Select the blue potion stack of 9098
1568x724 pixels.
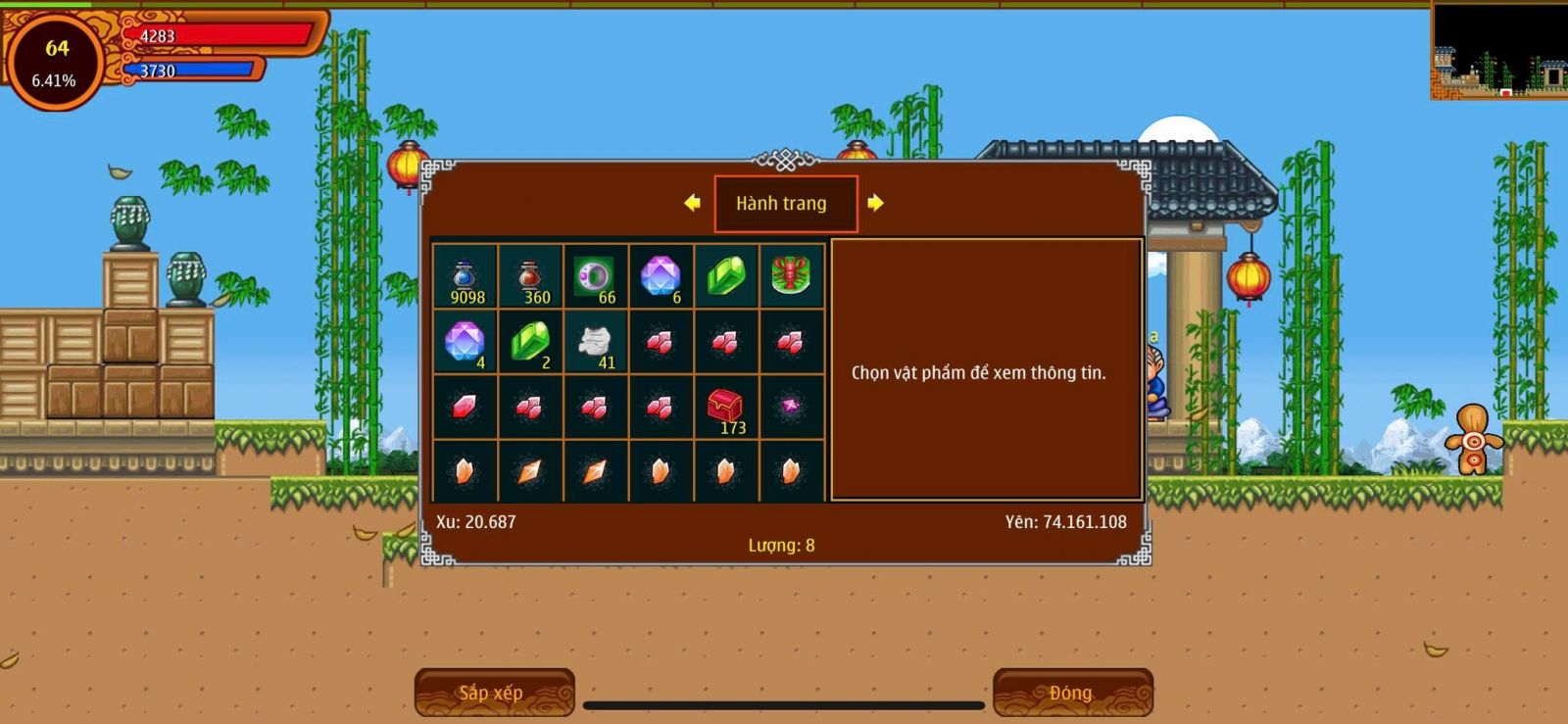[x=465, y=277]
